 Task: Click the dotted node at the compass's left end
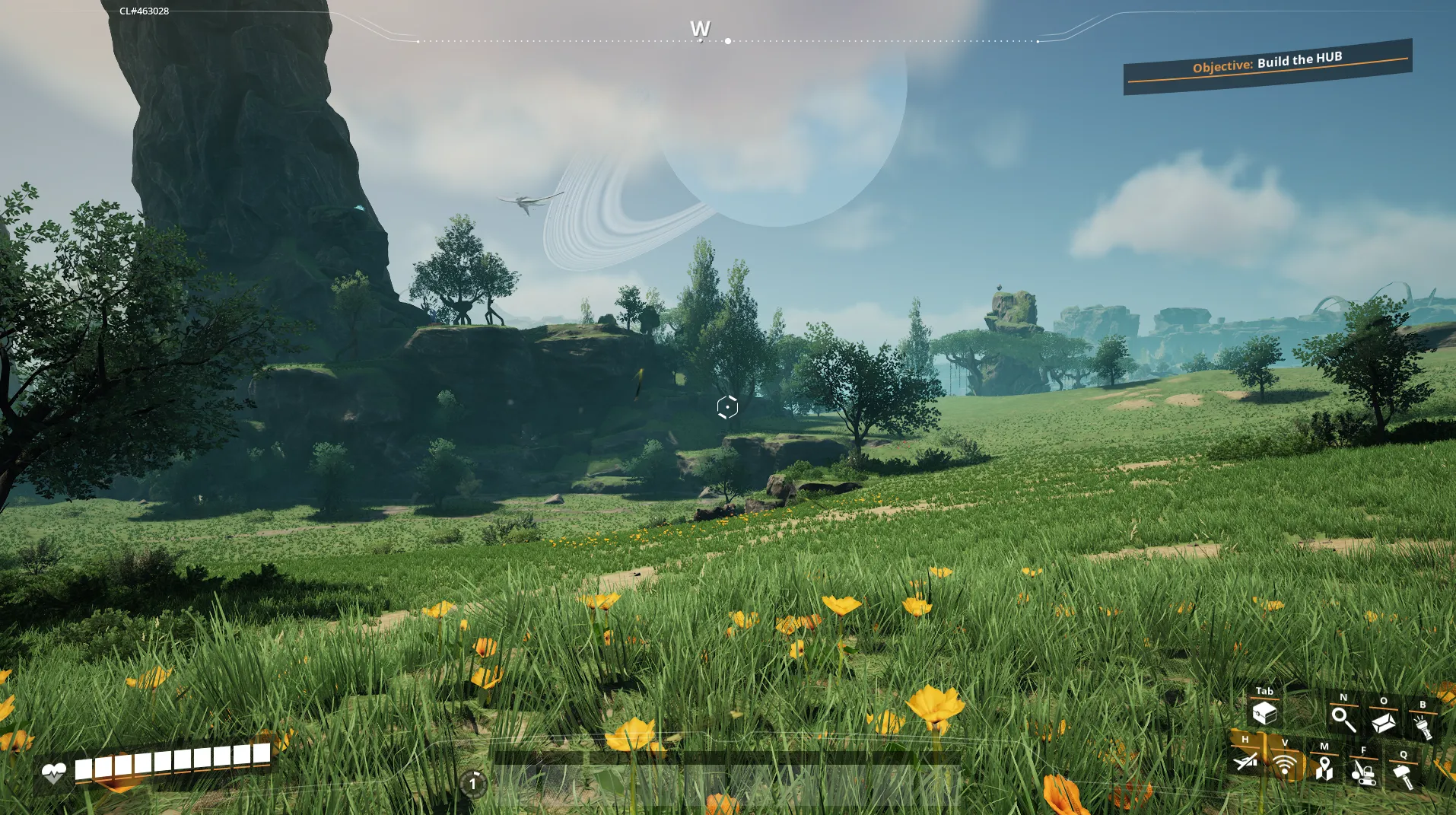pyautogui.click(x=418, y=40)
